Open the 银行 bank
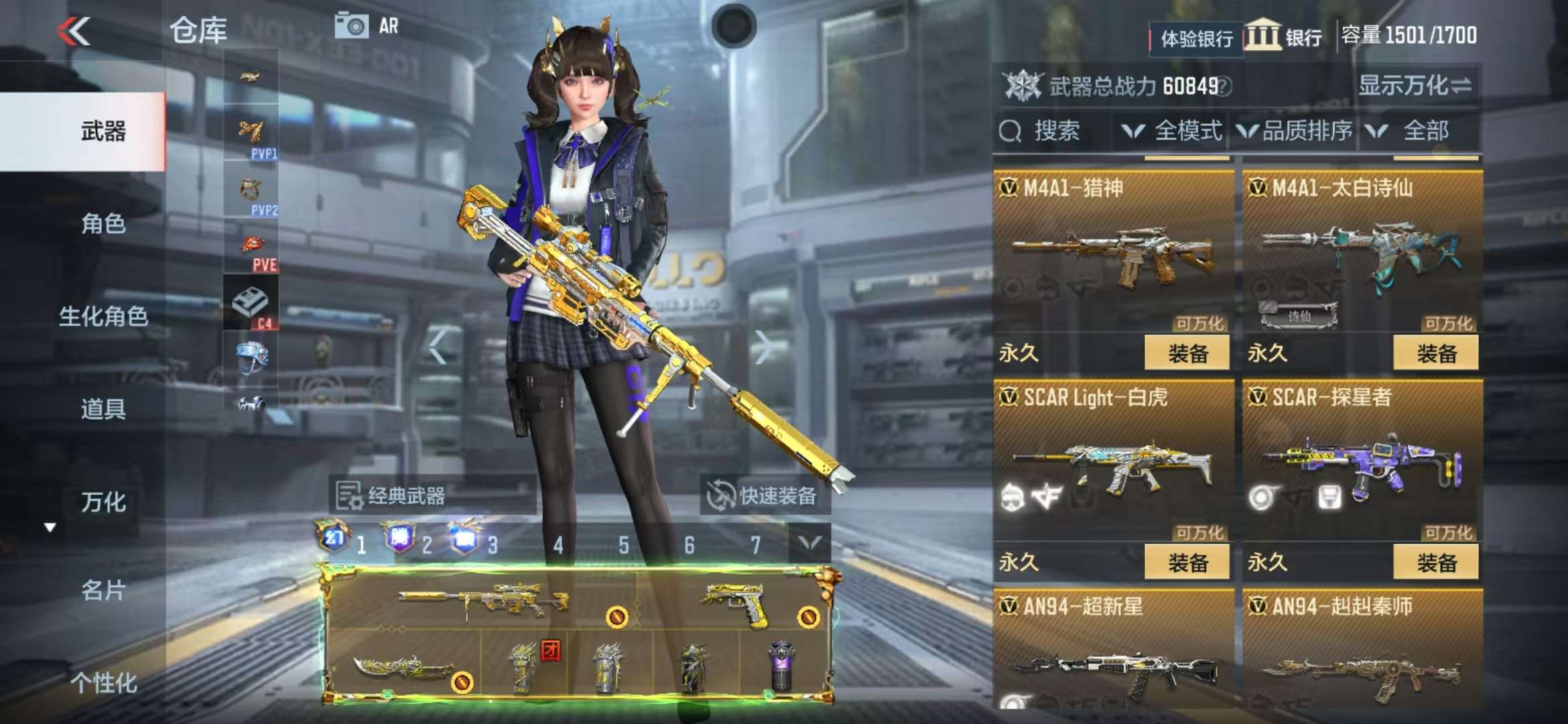 (1284, 36)
